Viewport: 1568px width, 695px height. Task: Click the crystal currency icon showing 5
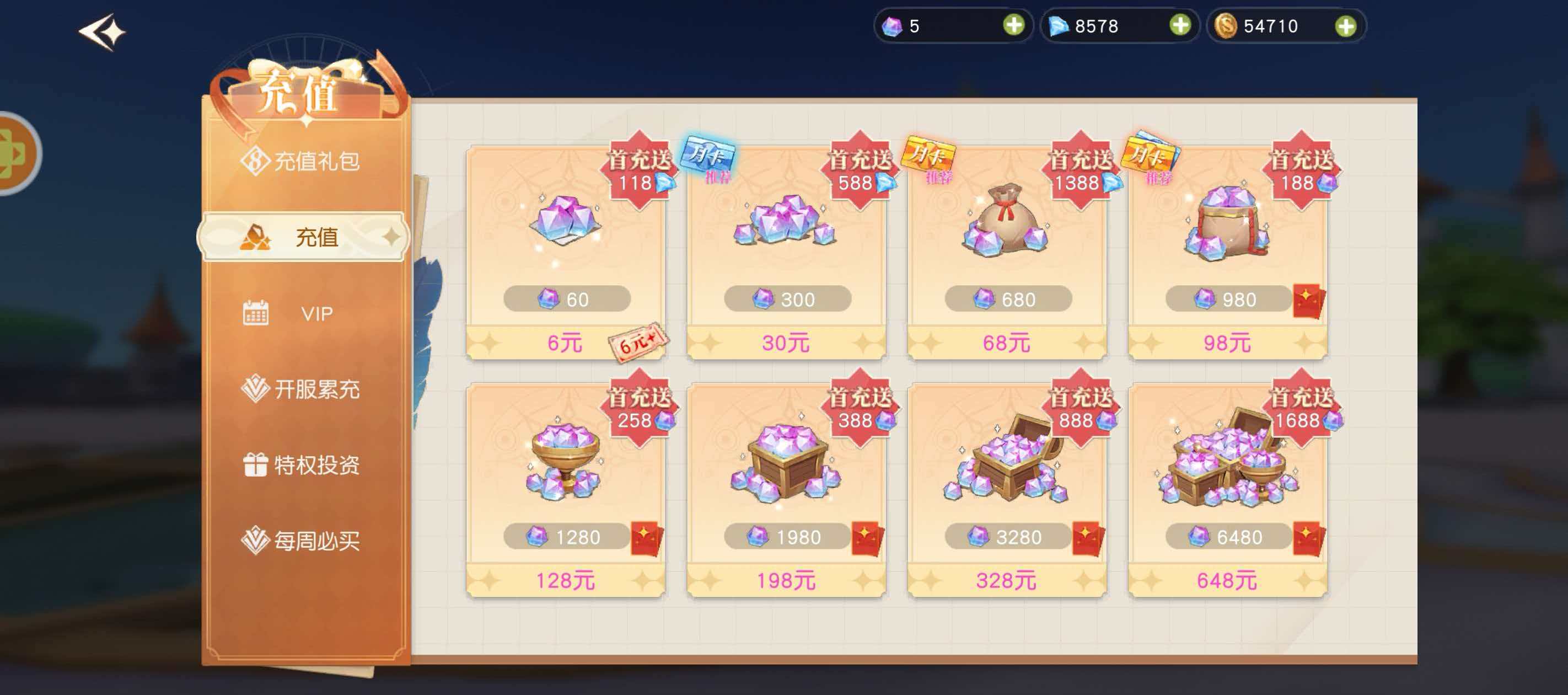(x=893, y=25)
